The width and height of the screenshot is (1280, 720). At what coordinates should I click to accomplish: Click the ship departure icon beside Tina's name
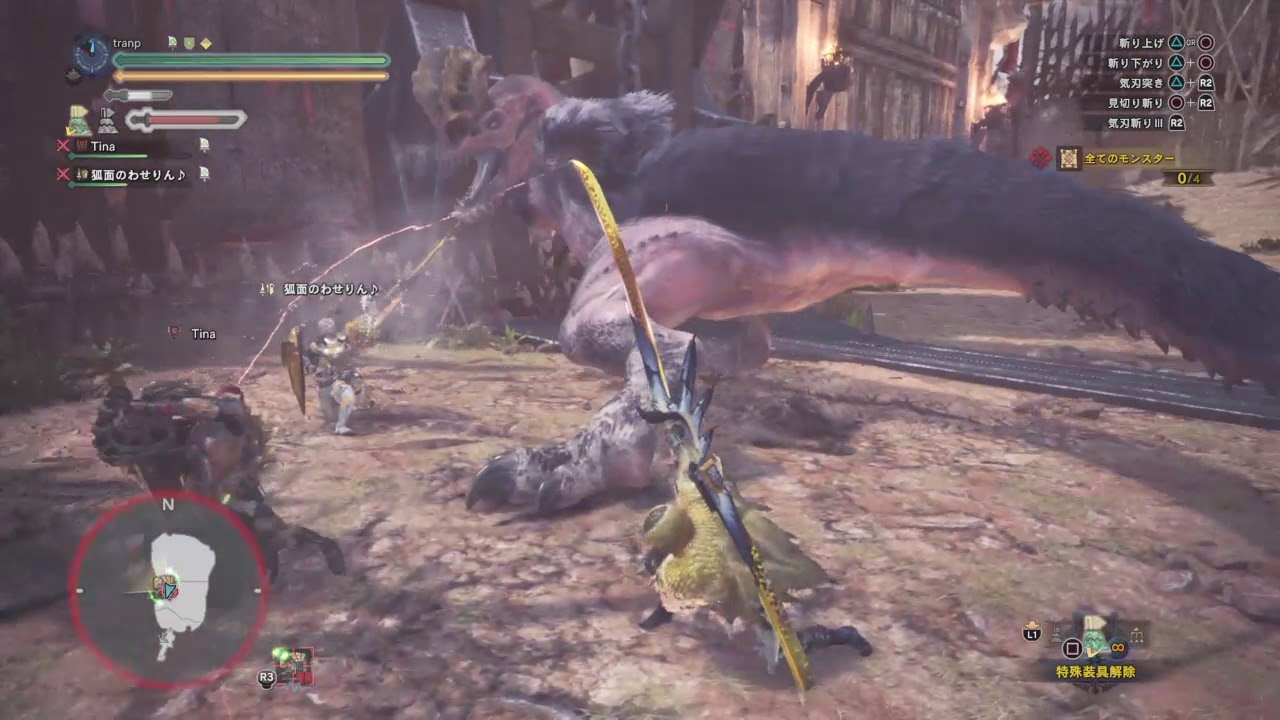pos(204,145)
